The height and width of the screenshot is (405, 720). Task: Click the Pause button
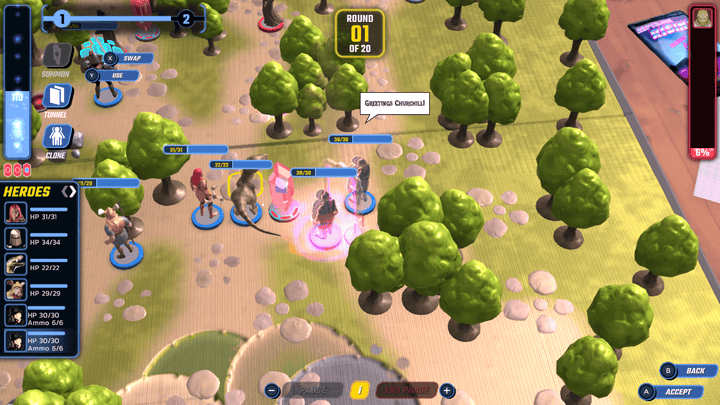tap(312, 390)
